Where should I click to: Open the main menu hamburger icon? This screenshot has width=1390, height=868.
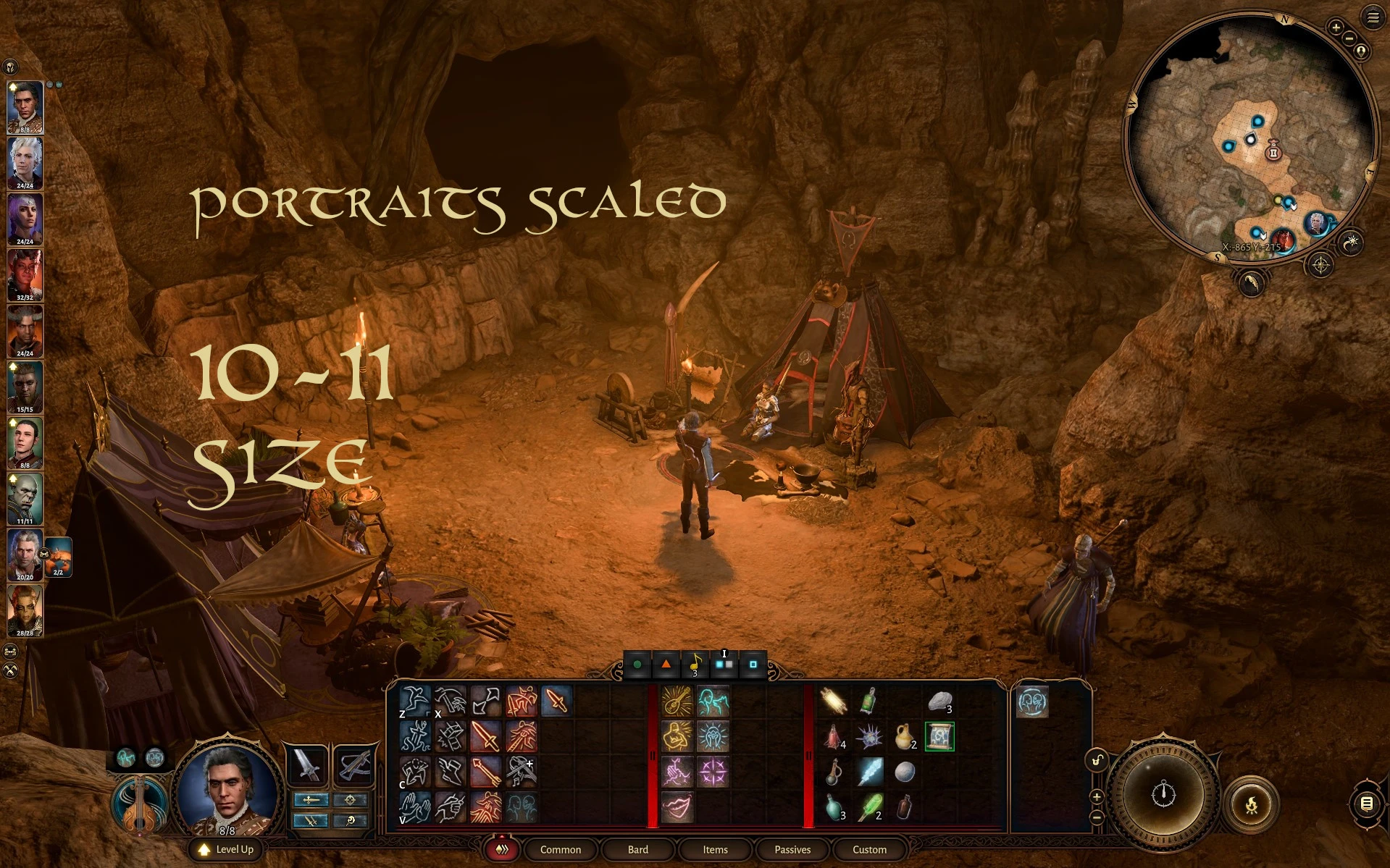(1373, 17)
